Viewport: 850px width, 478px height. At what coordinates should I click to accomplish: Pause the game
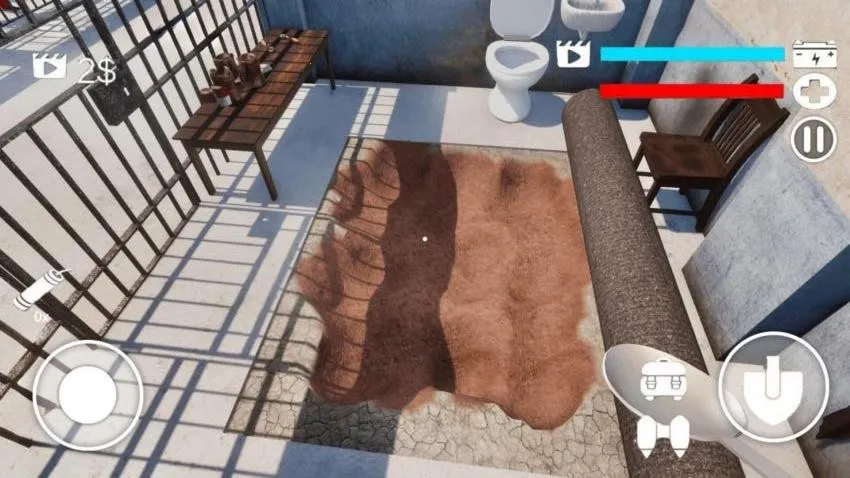(x=813, y=138)
